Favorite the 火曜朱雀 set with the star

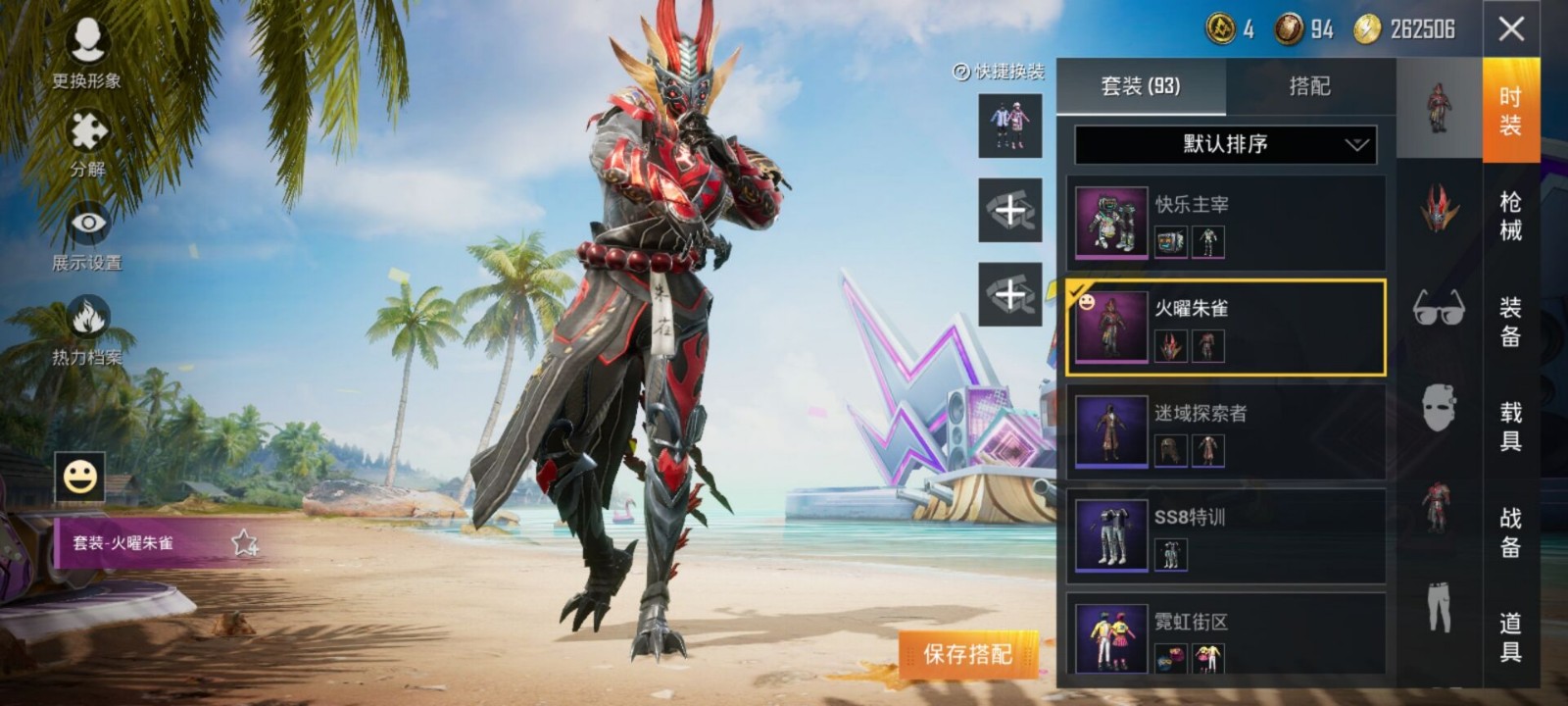(x=244, y=542)
